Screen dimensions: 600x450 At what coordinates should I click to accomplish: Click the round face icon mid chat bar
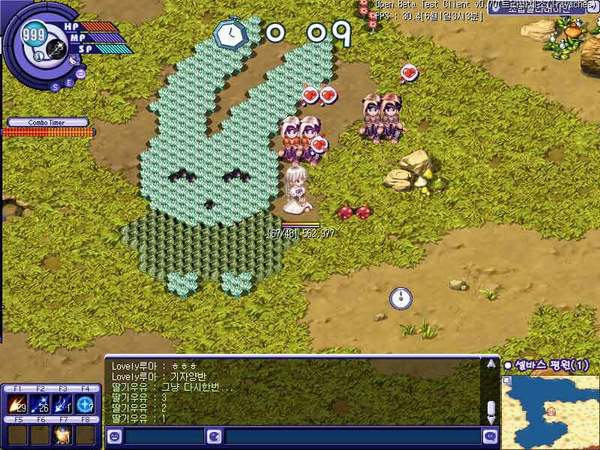(x=213, y=437)
